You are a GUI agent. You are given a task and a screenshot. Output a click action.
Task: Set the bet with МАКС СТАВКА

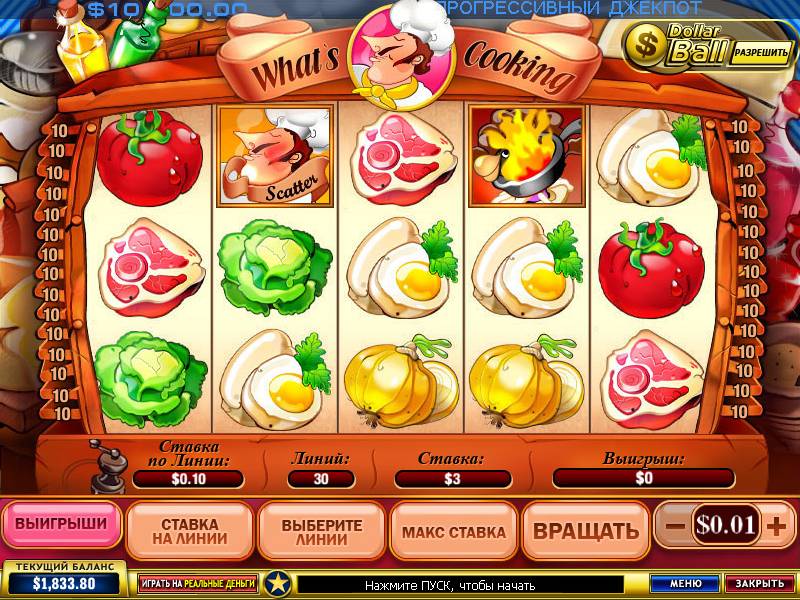click(453, 531)
